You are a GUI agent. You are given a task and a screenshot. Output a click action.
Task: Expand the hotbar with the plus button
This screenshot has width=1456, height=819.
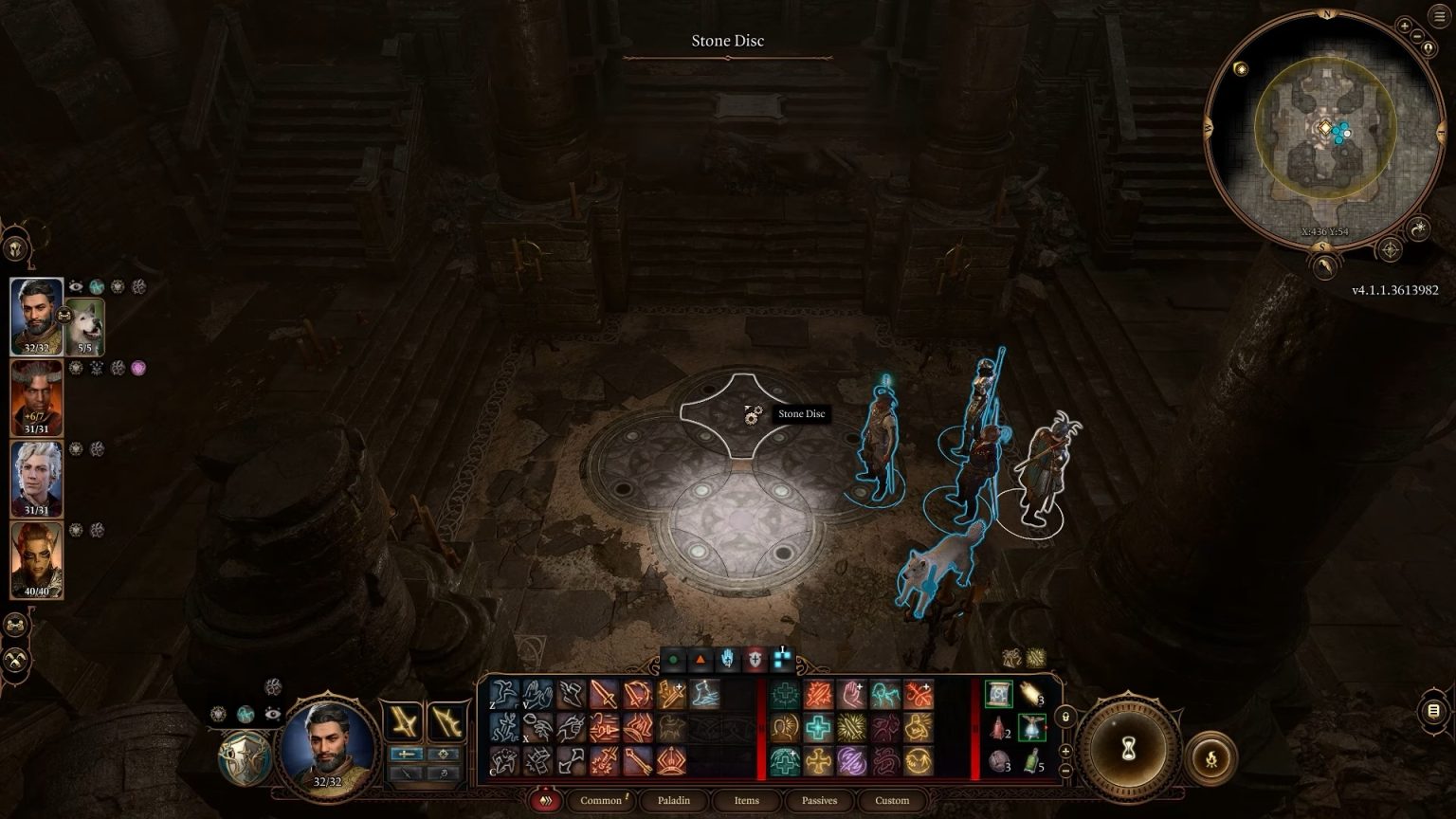(x=1065, y=750)
